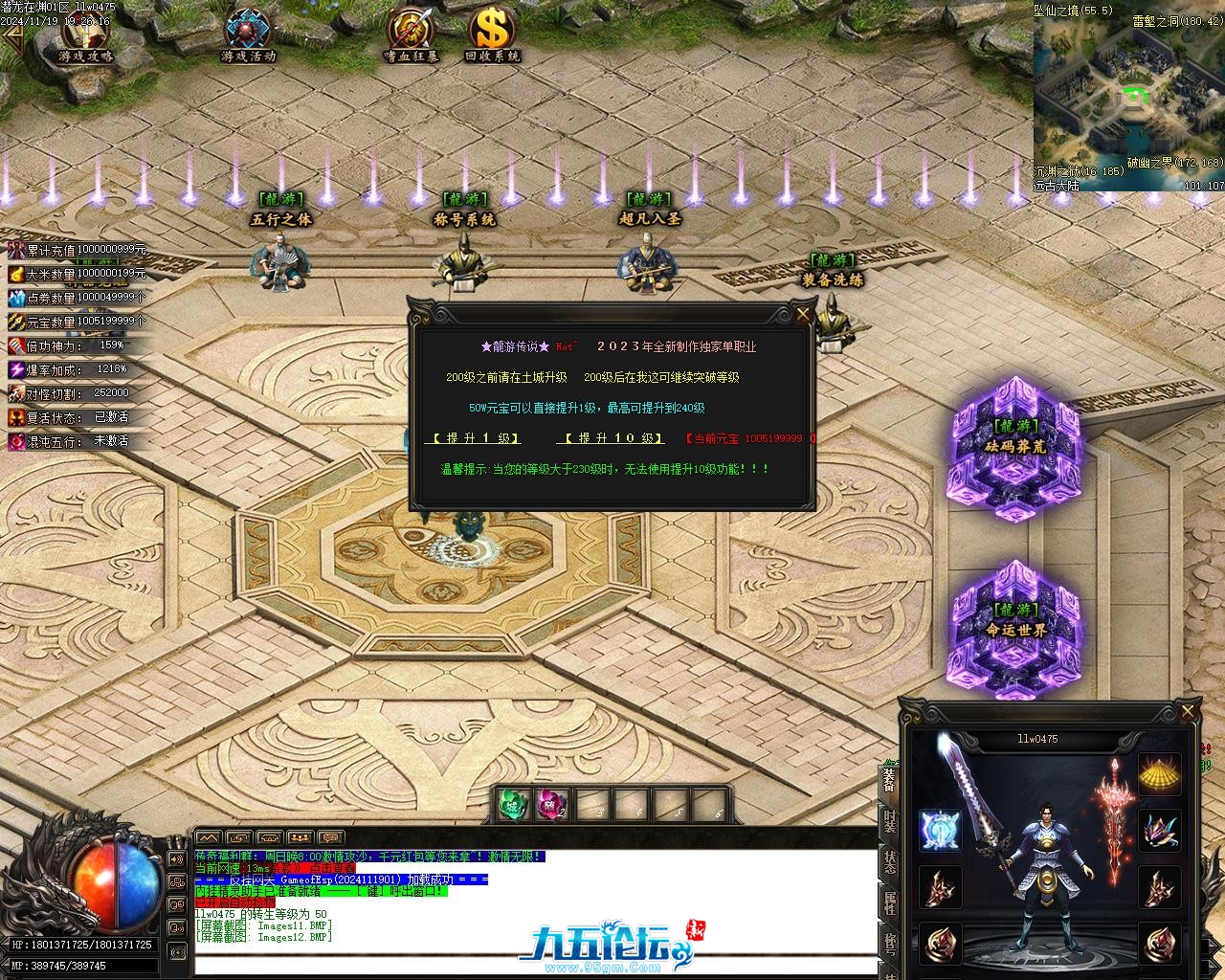Switch to the 时装 costume tab

pos(890,821)
